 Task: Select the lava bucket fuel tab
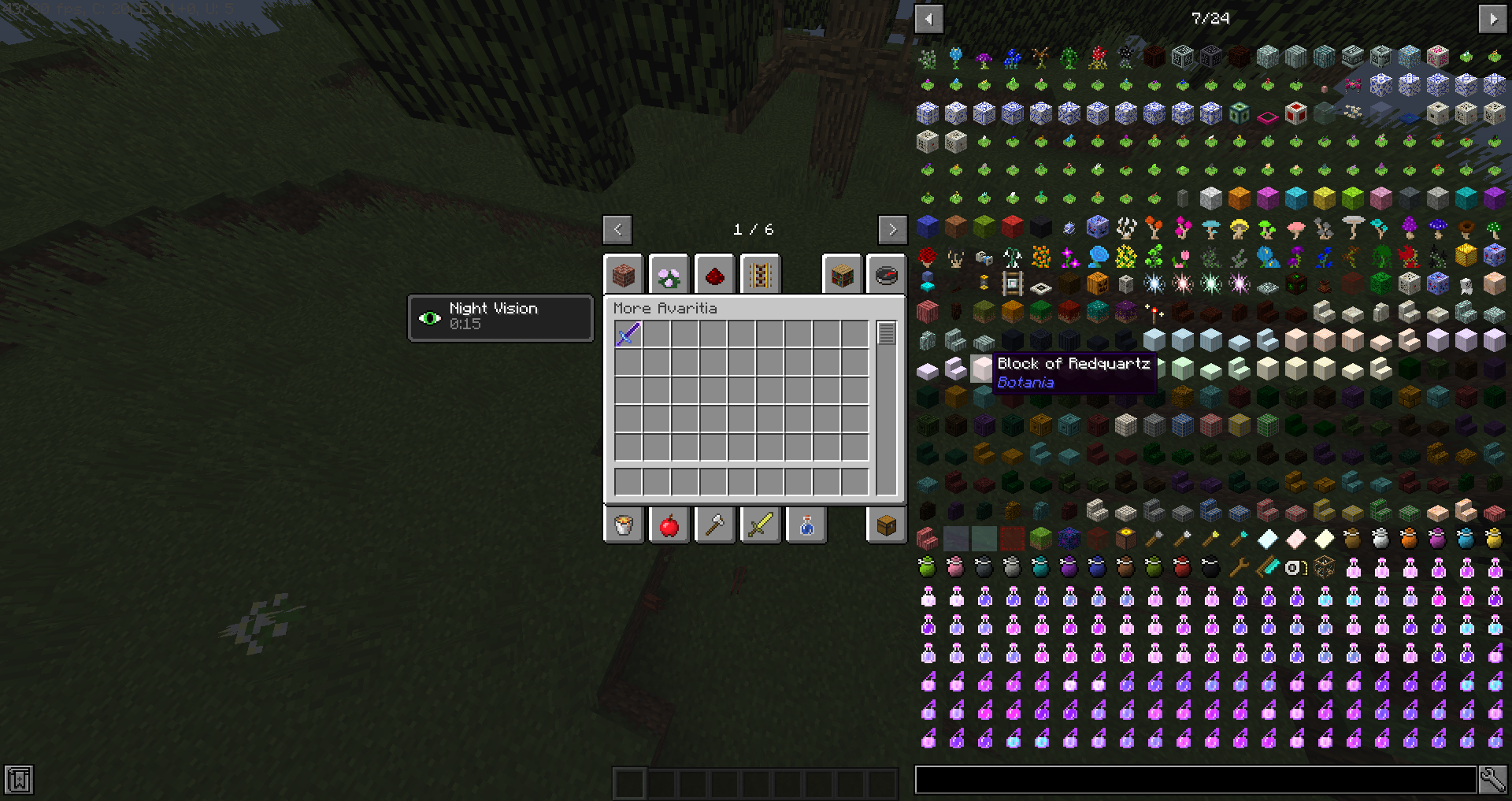point(623,525)
